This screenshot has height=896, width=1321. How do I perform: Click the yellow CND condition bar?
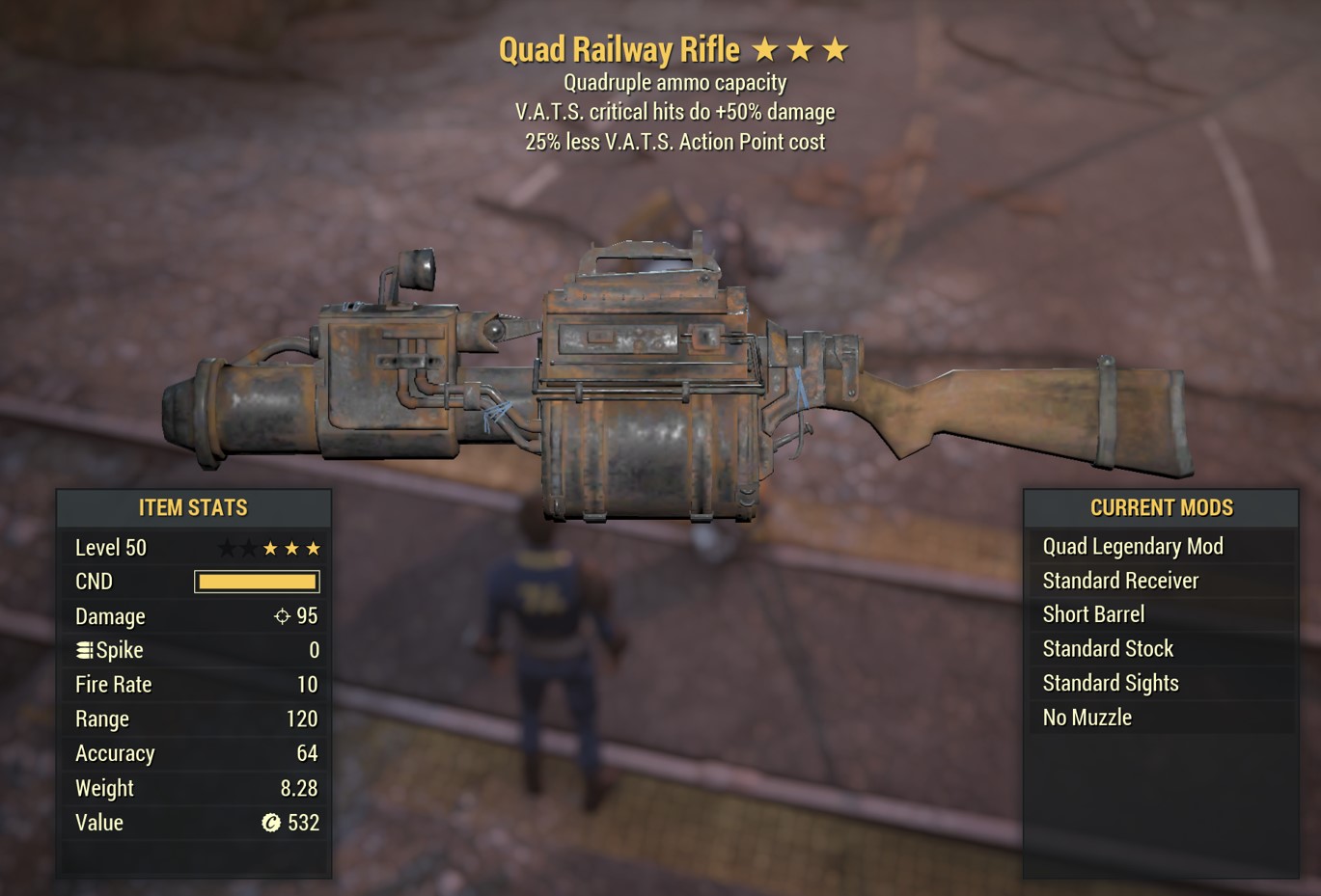click(x=256, y=581)
